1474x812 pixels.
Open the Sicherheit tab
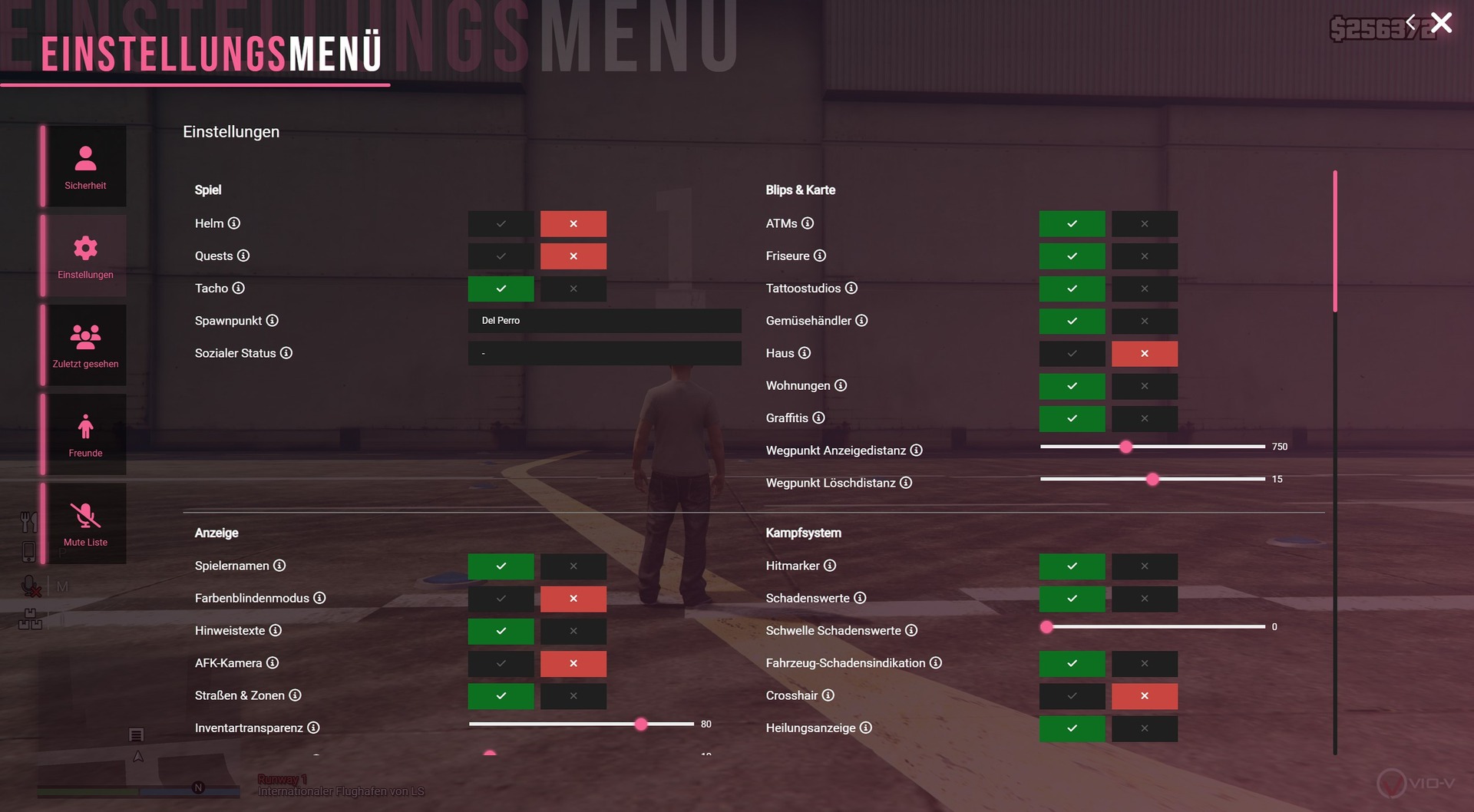[85, 167]
